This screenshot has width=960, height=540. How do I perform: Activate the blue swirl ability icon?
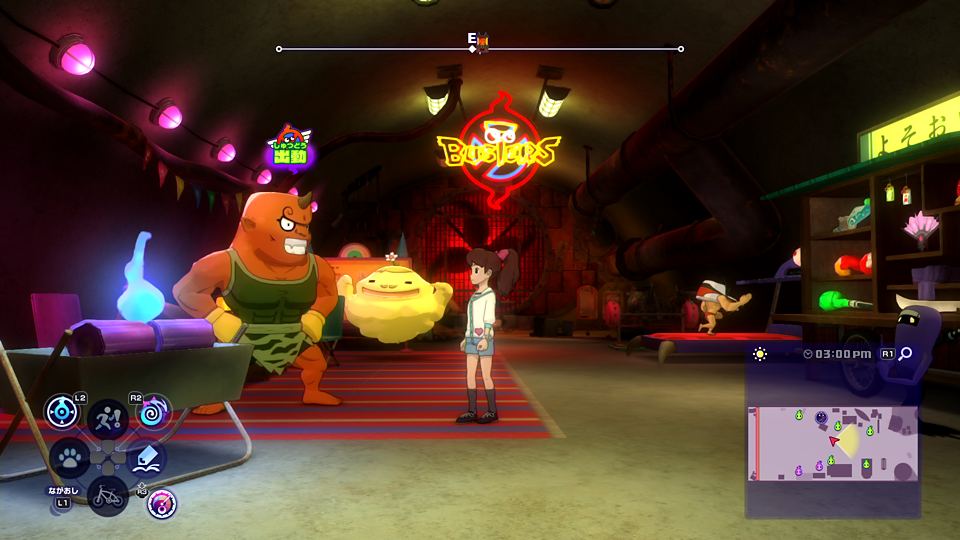pyautogui.click(x=154, y=412)
